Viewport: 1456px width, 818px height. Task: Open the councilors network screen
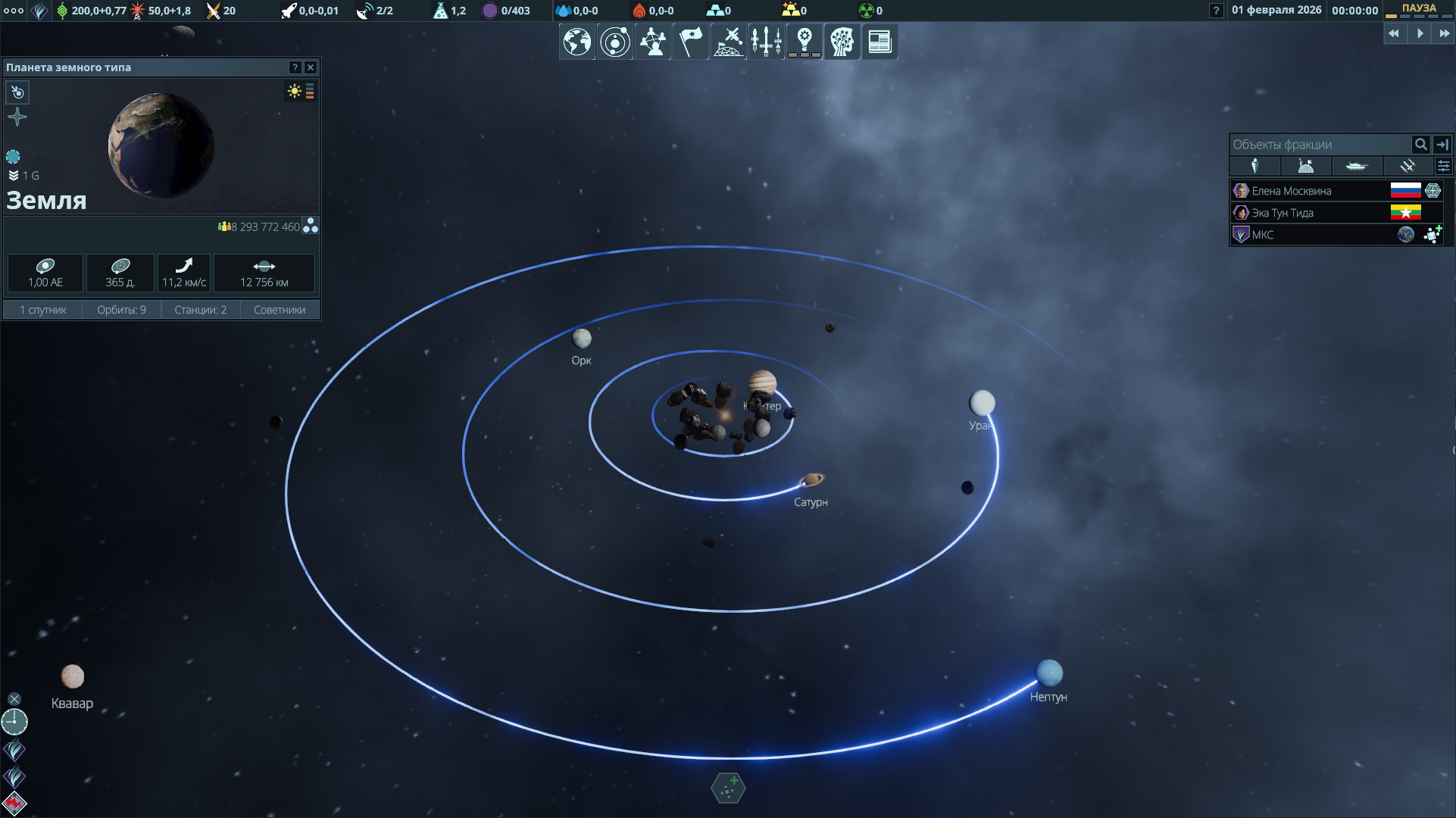pyautogui.click(x=652, y=42)
